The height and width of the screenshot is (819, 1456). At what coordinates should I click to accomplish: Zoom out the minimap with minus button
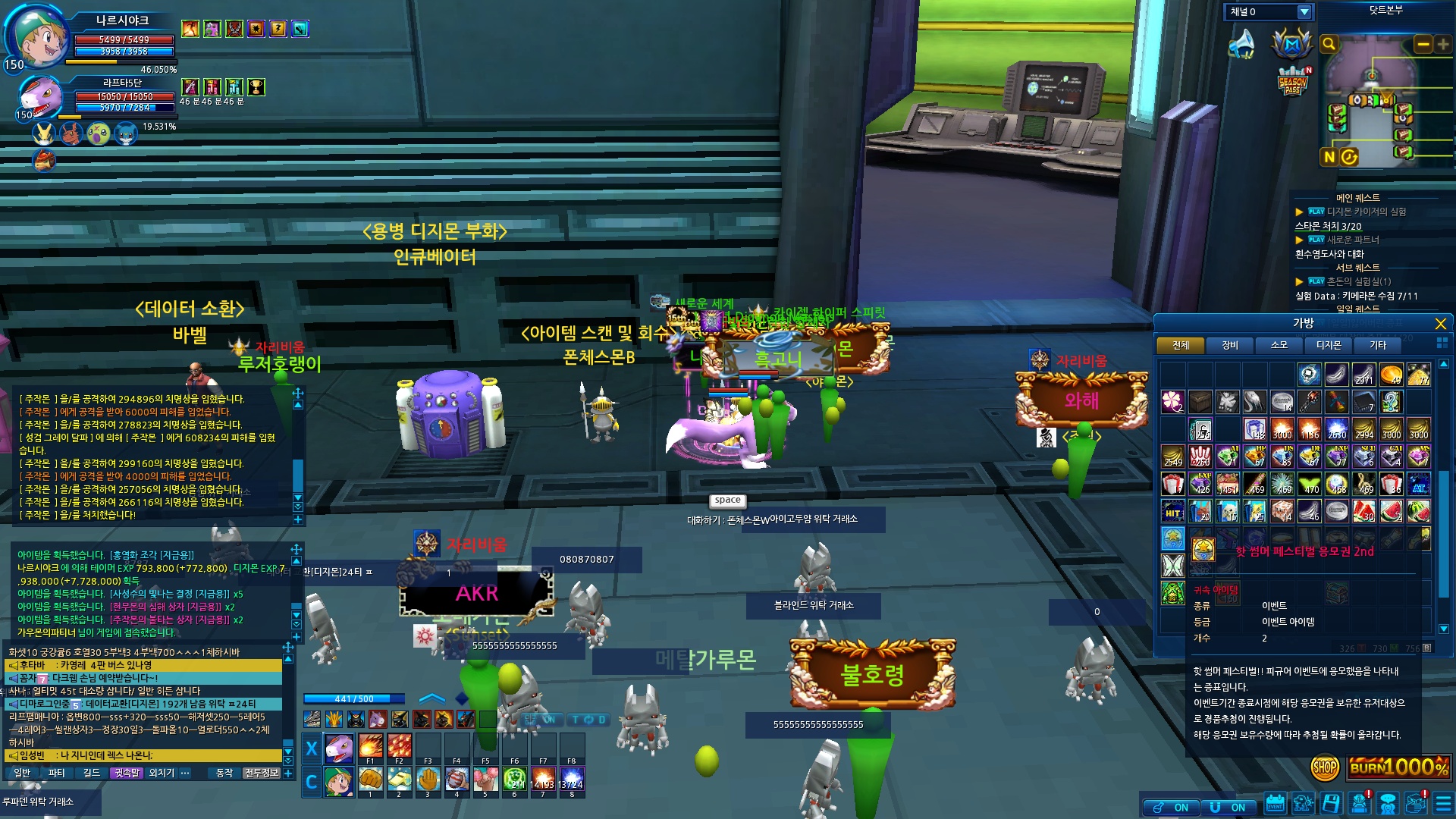[x=1423, y=45]
